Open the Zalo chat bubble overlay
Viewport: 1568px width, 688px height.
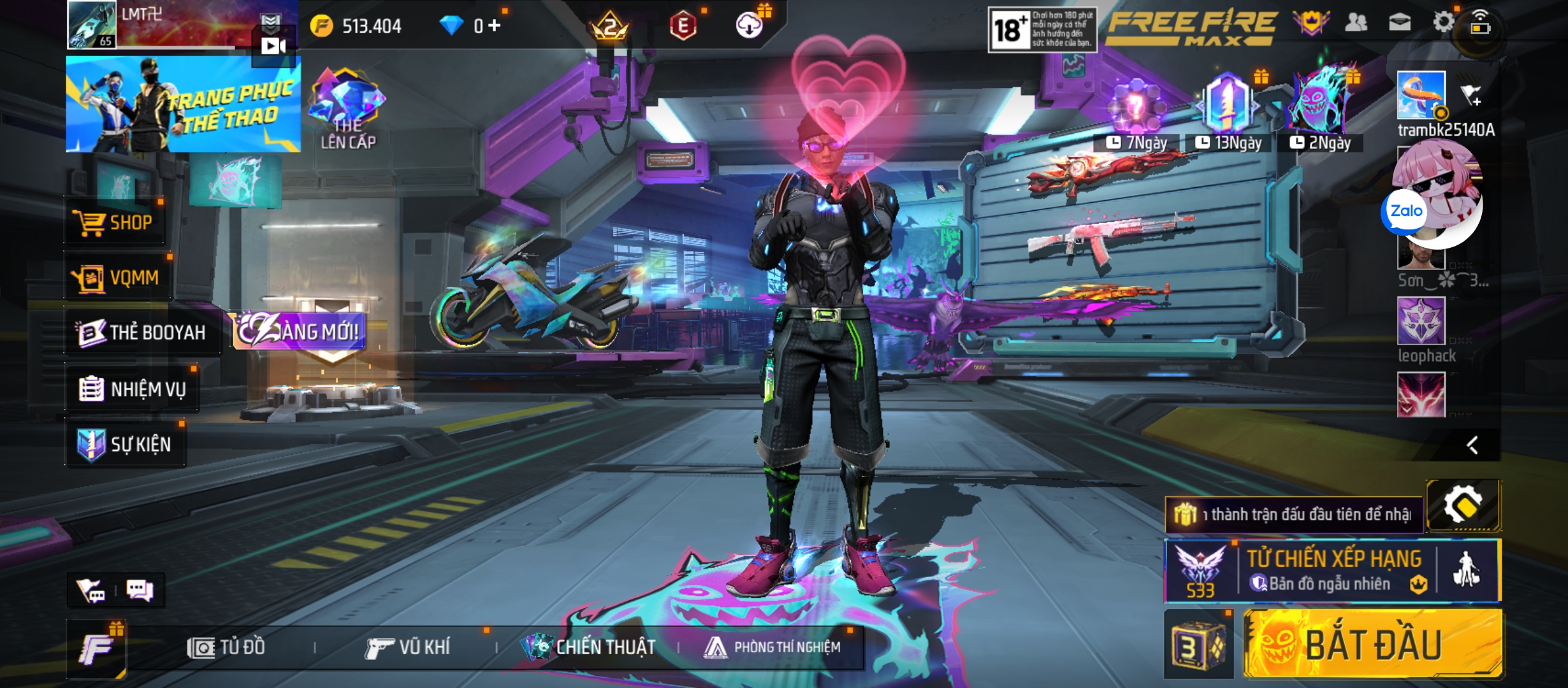[1406, 211]
